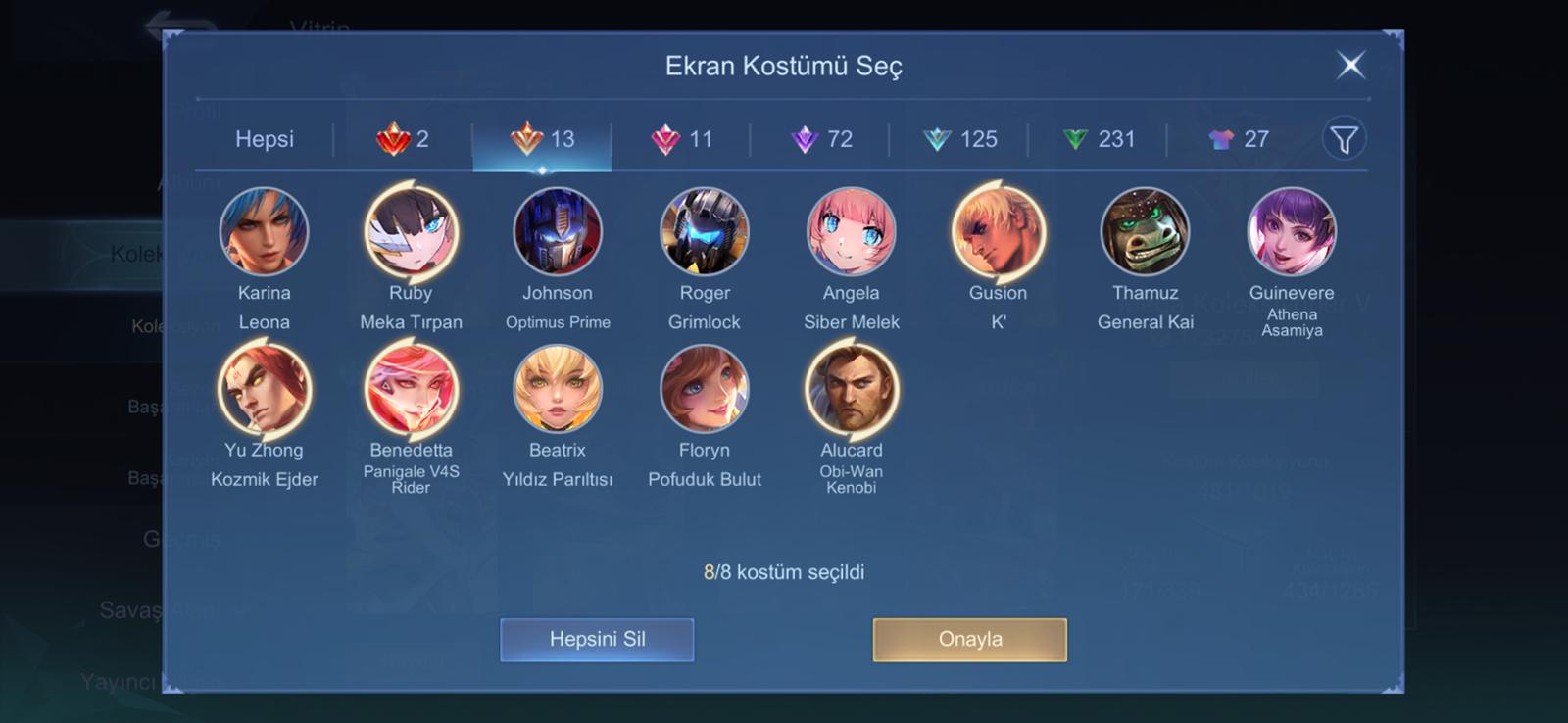1568x723 pixels.
Task: View the shirt icon tab with 27
Action: coord(1239,139)
